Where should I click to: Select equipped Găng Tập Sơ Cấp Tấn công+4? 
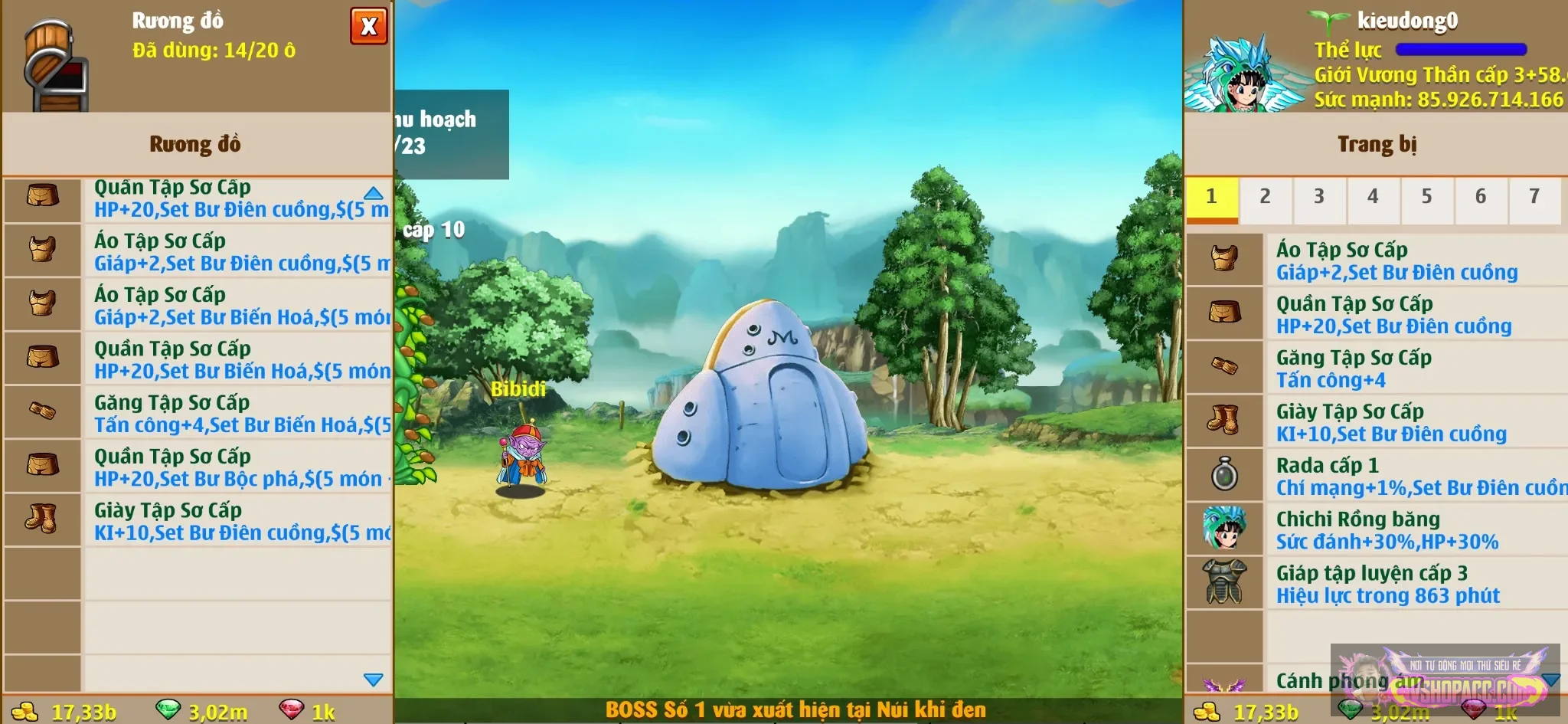(1378, 368)
